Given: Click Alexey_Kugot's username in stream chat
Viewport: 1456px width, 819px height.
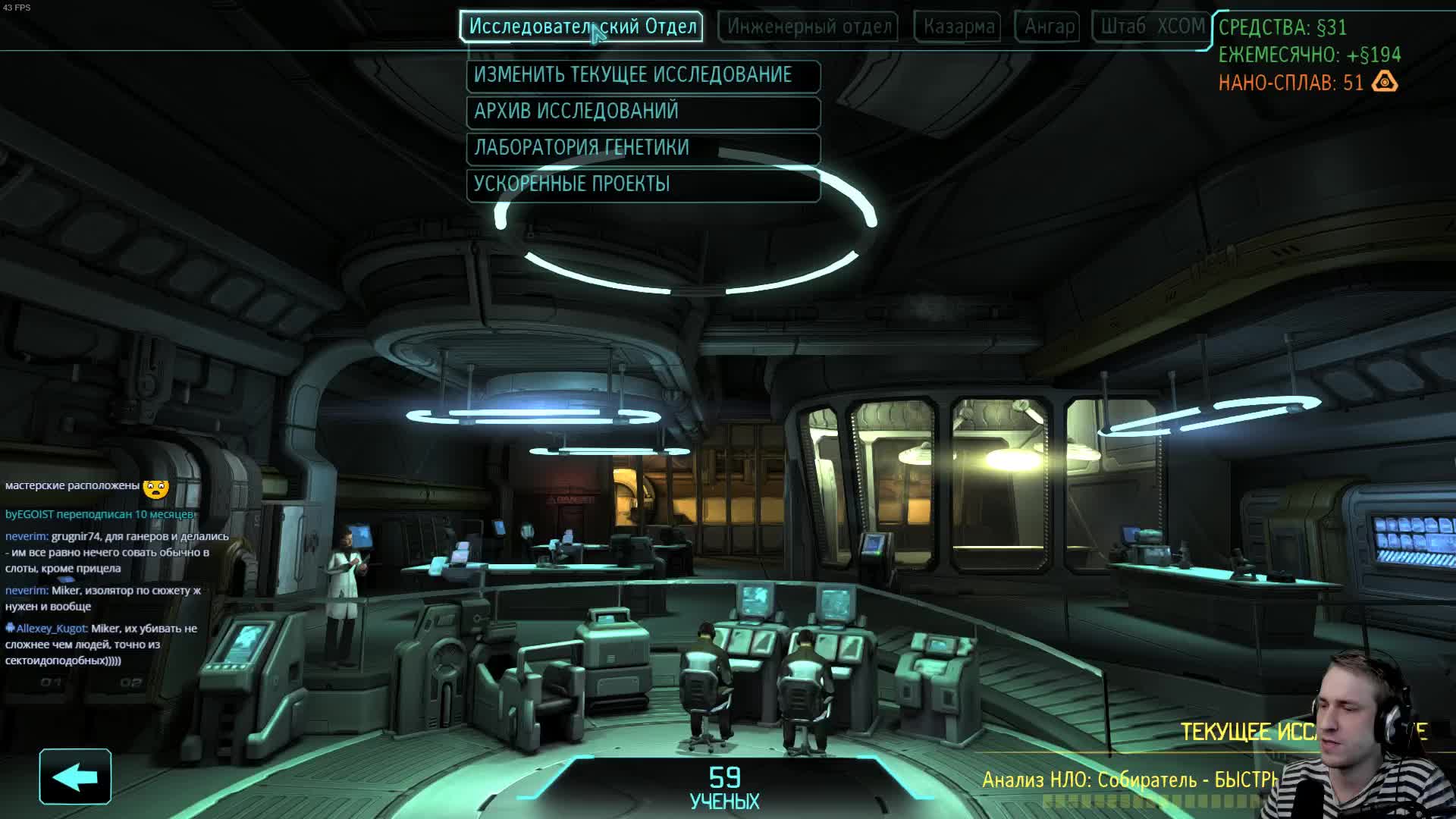Looking at the screenshot, I should point(51,629).
